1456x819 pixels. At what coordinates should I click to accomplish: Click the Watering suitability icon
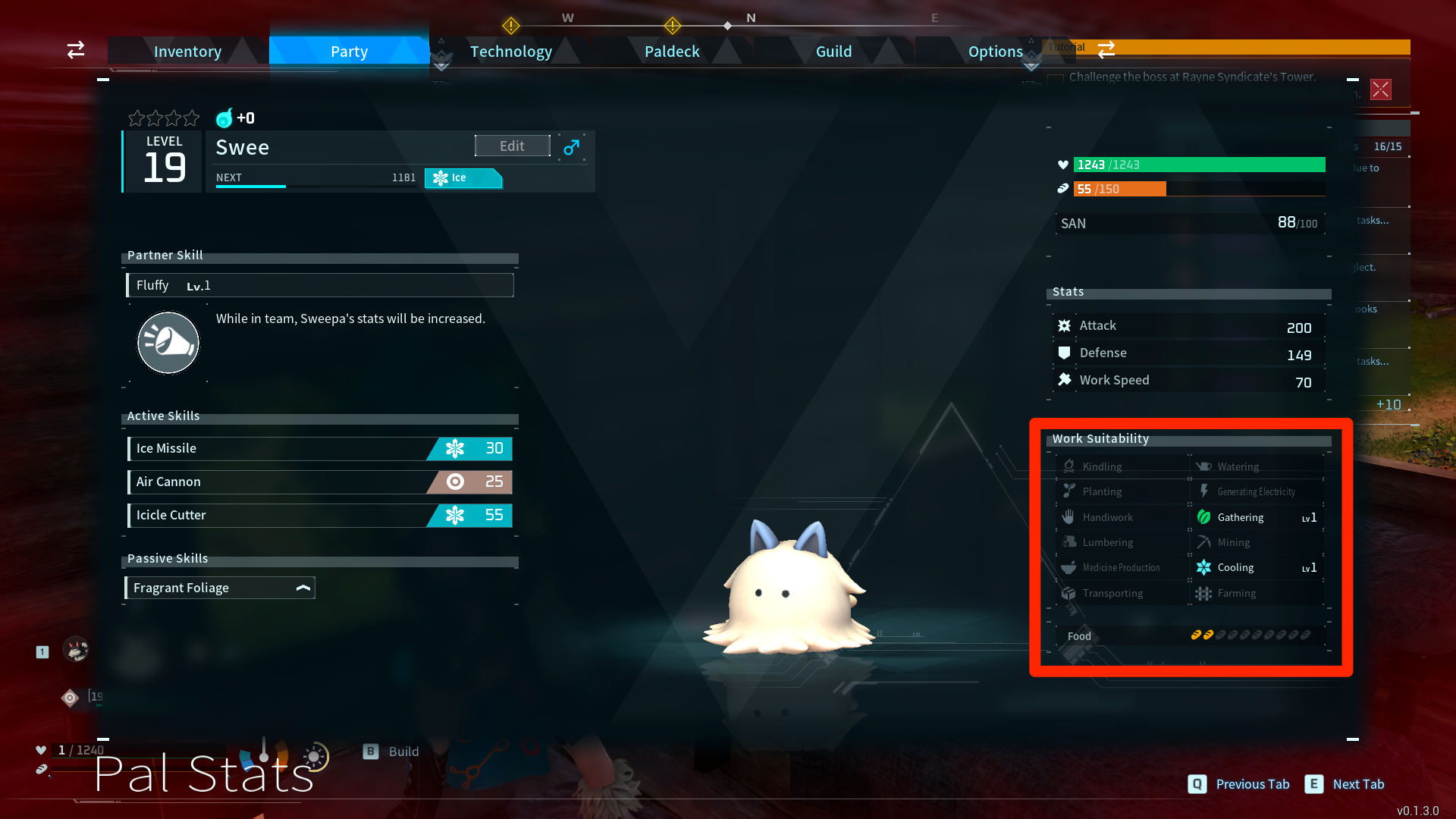tap(1203, 466)
